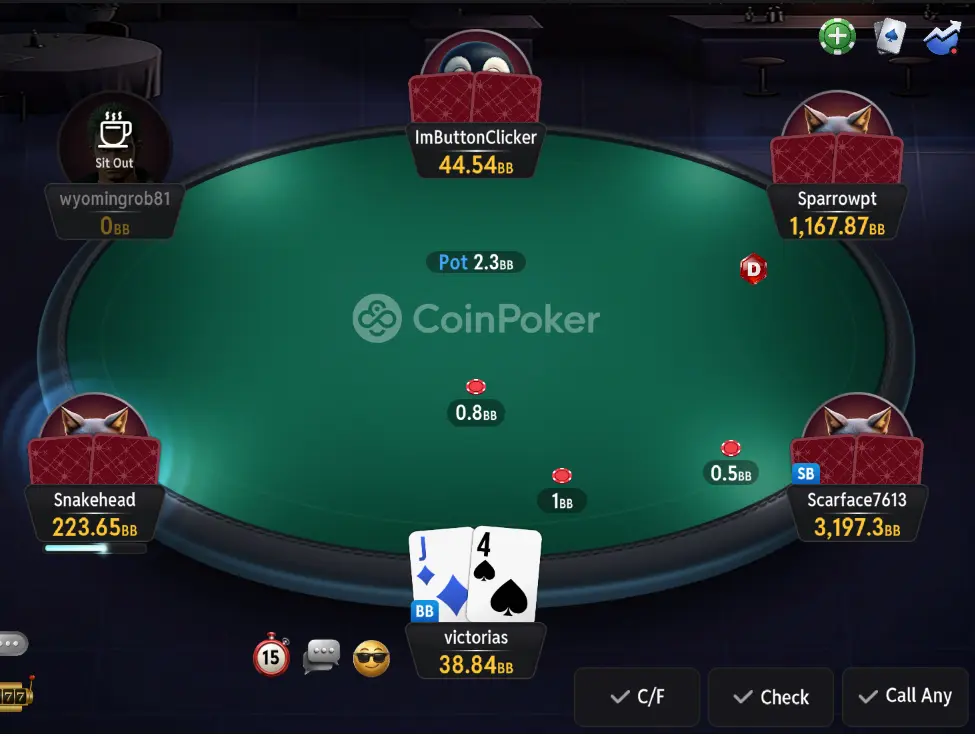Add chips with the green plus chip

tap(837, 37)
